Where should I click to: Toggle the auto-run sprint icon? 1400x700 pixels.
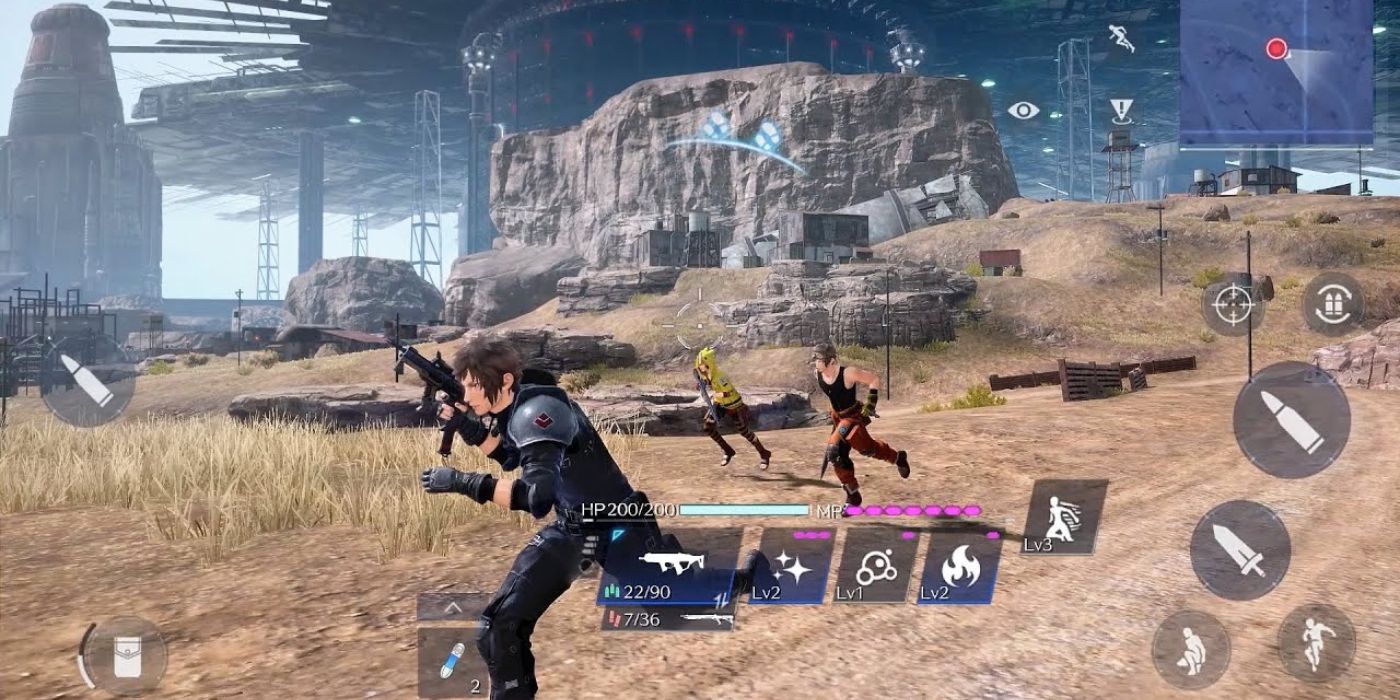(x=1121, y=38)
